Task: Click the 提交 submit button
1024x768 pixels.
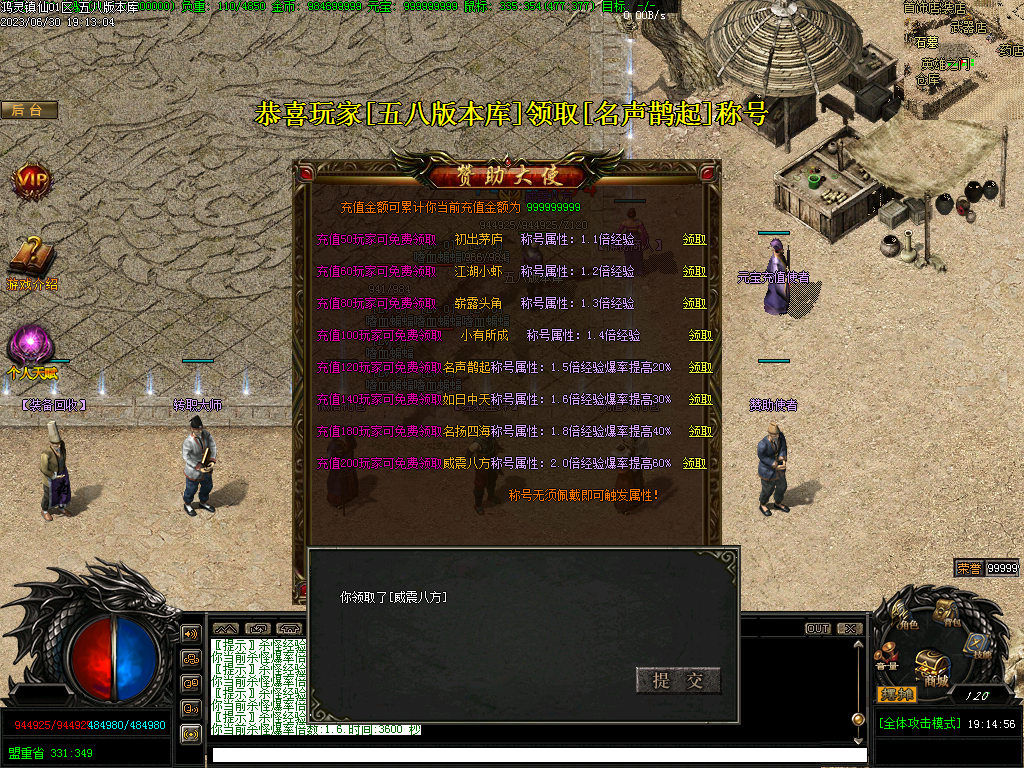Action: [678, 681]
